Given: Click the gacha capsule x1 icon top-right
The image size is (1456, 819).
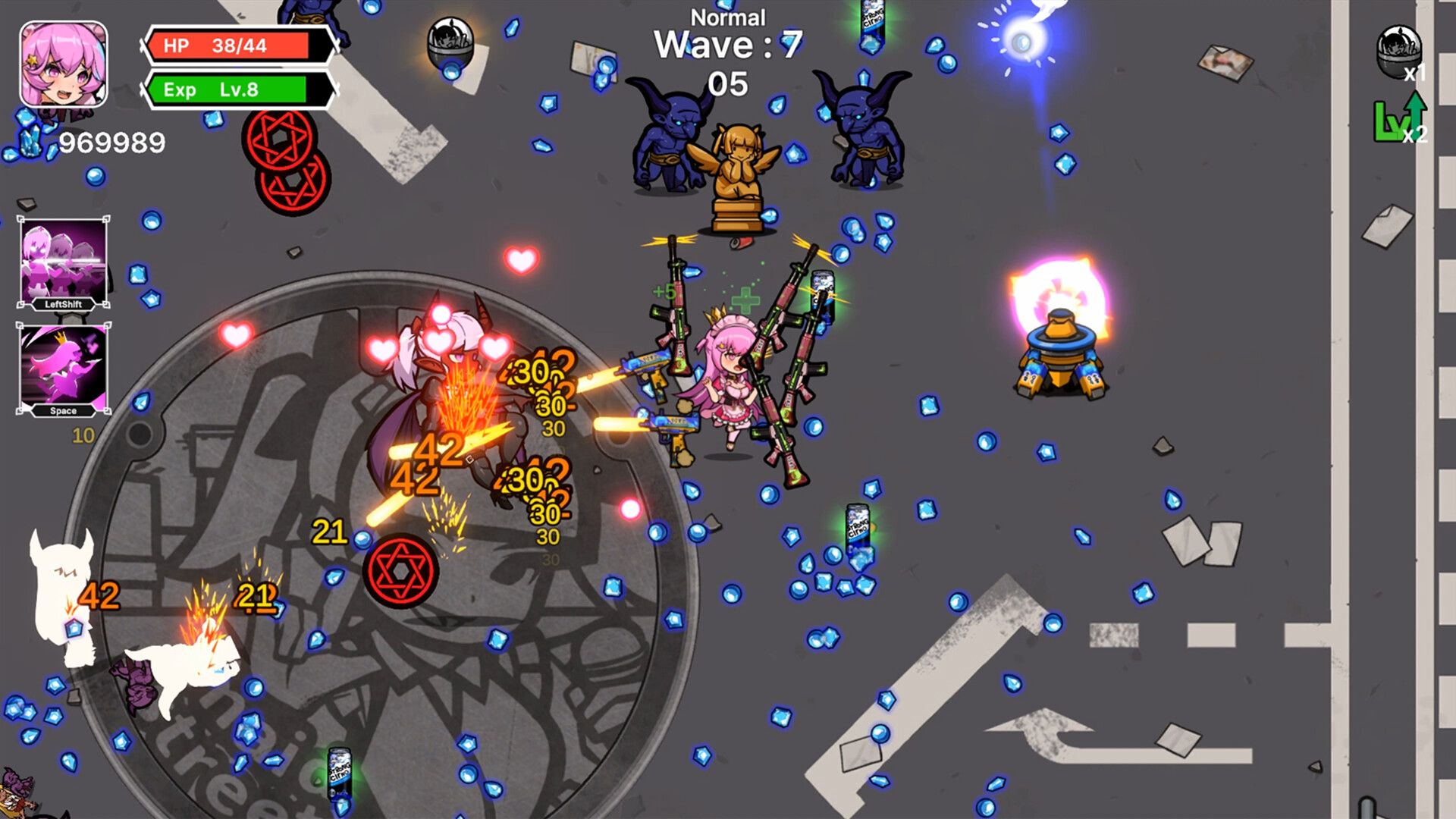Looking at the screenshot, I should [x=1398, y=48].
